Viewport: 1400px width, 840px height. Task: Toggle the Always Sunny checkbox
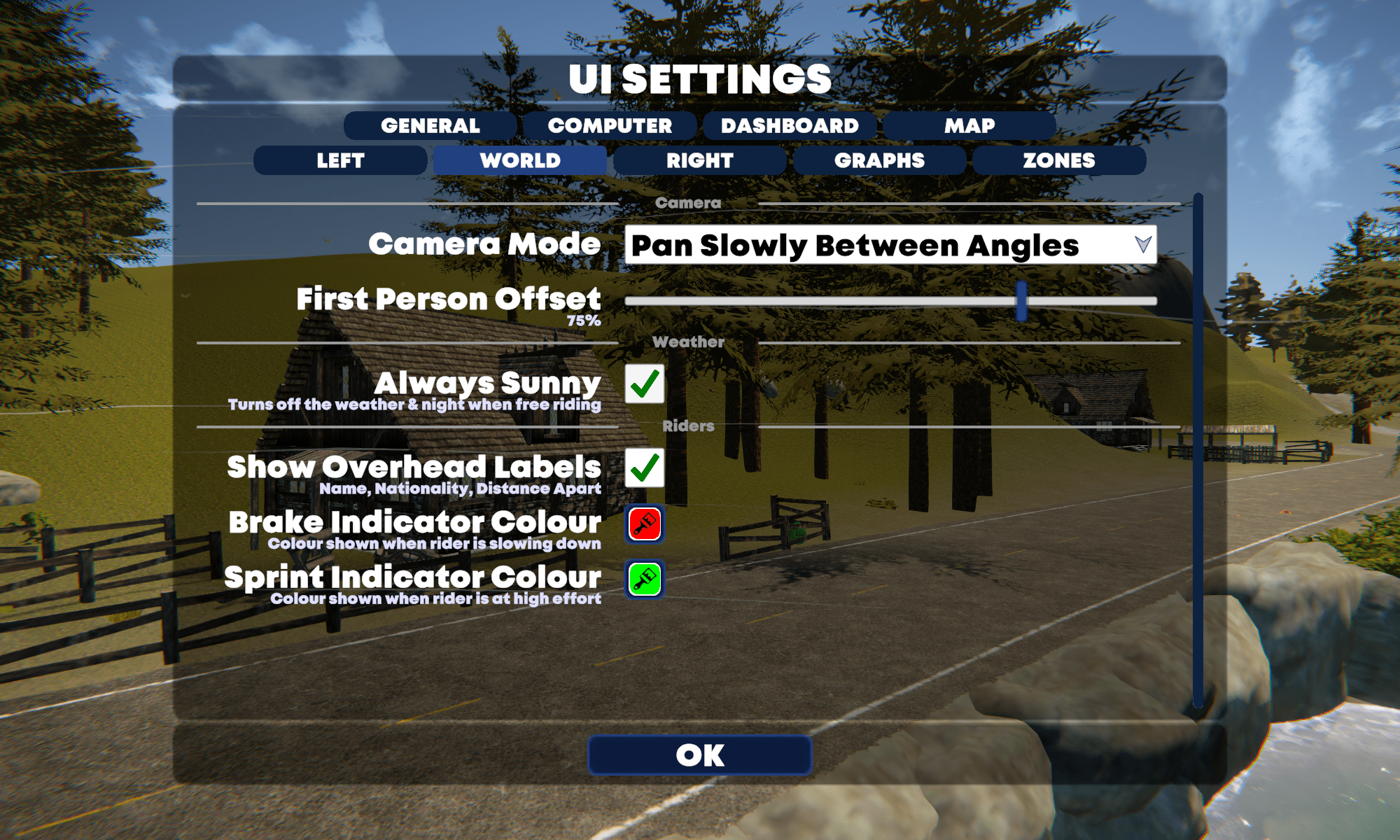pyautogui.click(x=645, y=384)
